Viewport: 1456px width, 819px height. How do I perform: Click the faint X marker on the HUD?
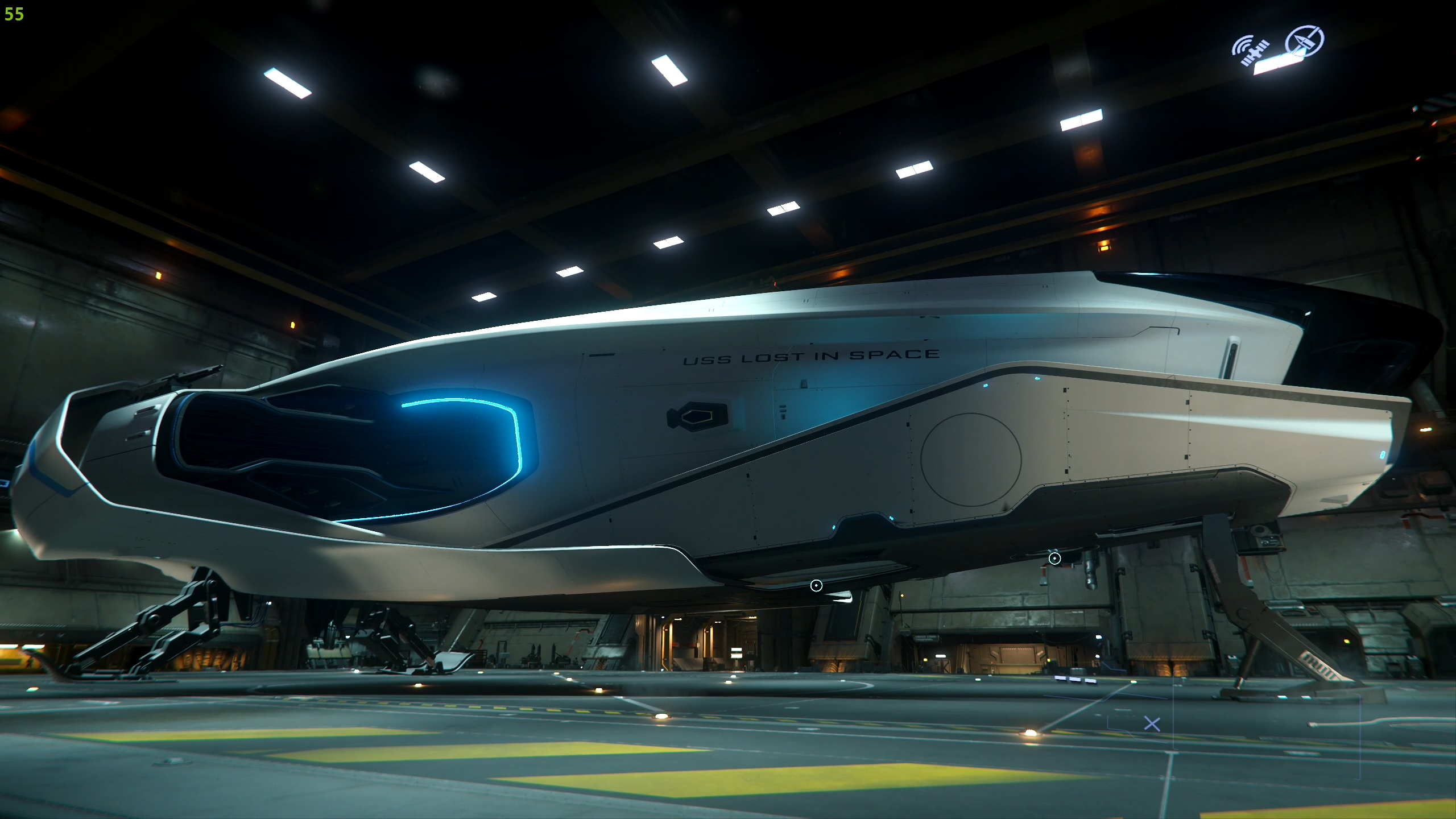(1152, 724)
